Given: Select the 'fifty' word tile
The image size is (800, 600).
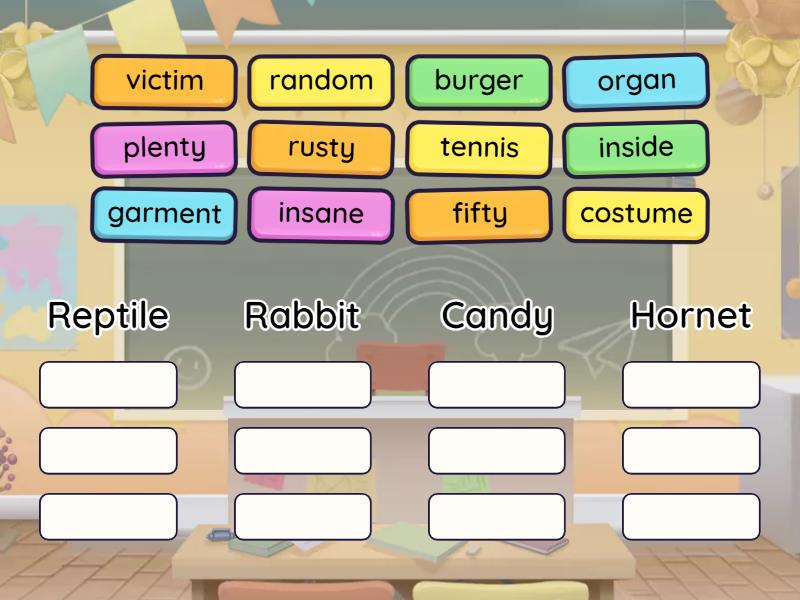Looking at the screenshot, I should tap(479, 214).
